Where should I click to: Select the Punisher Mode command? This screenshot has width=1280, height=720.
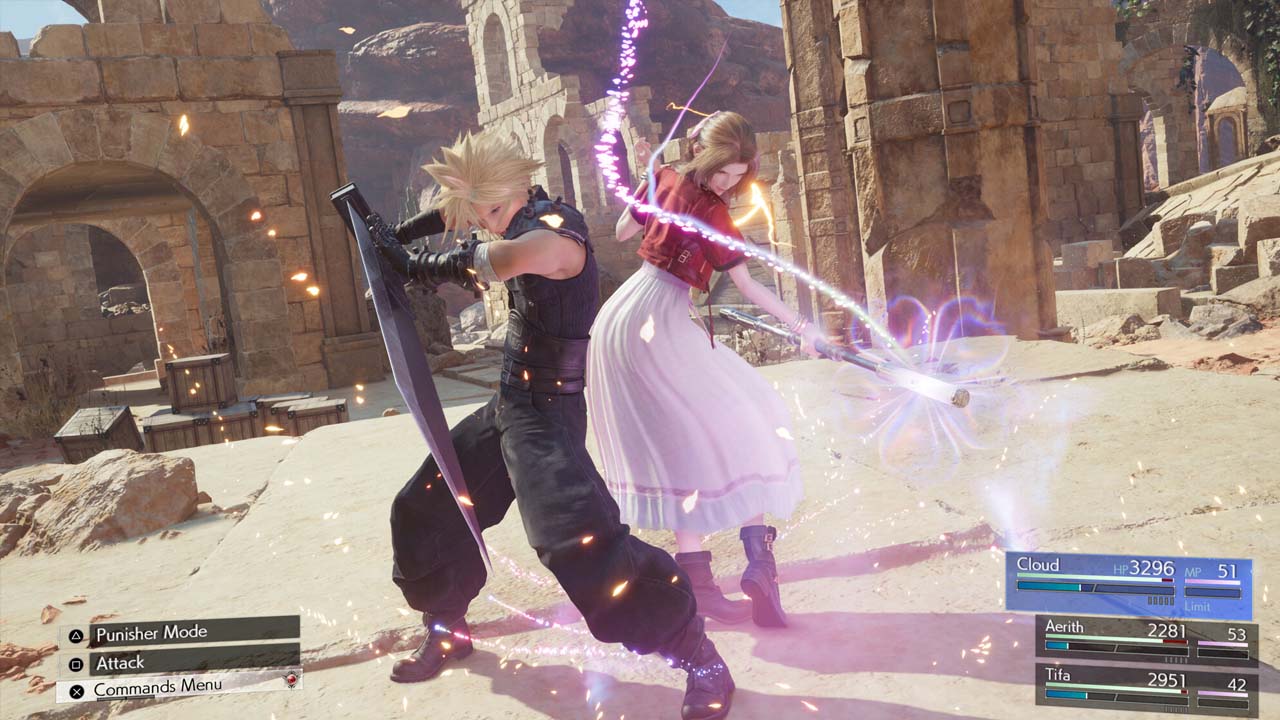pos(180,632)
